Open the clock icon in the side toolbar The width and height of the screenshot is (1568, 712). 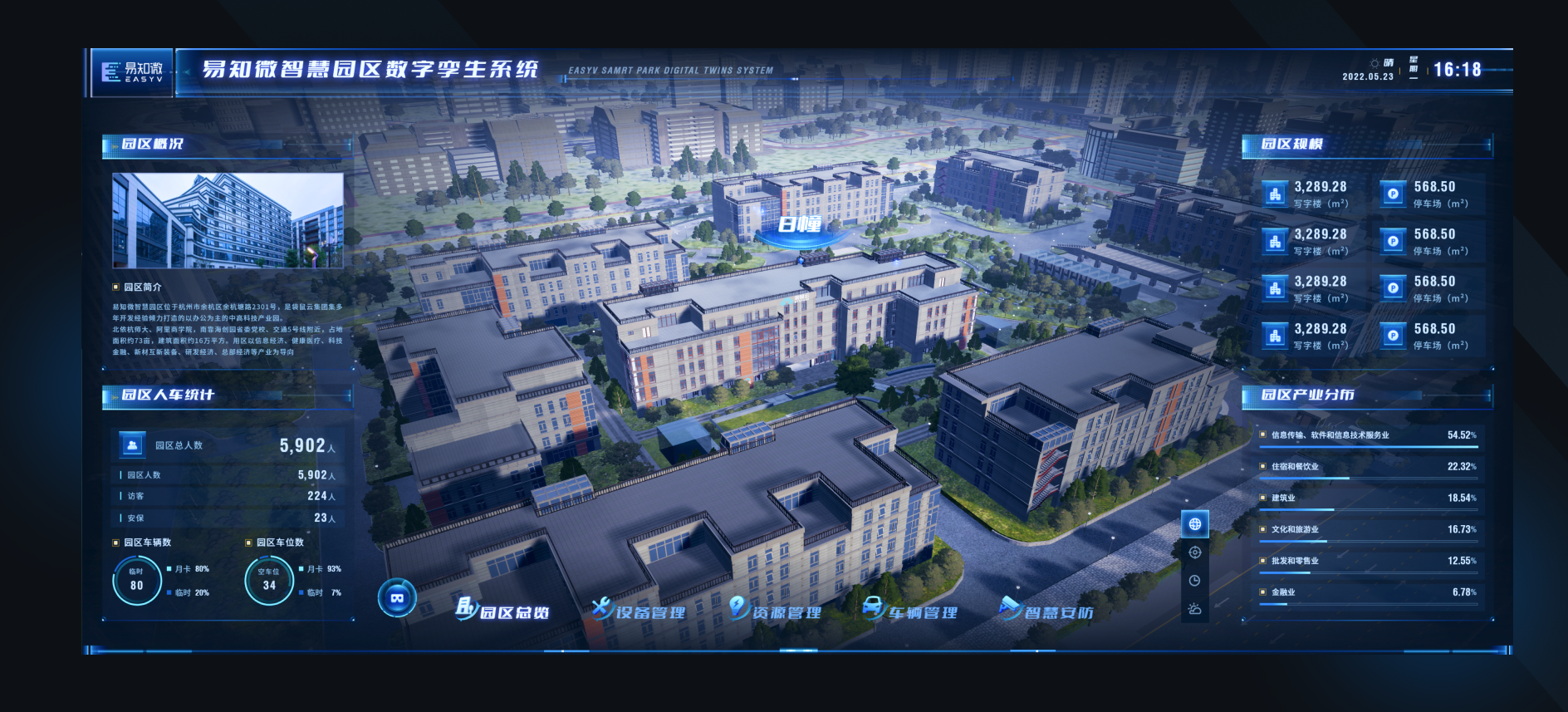pos(1196,578)
